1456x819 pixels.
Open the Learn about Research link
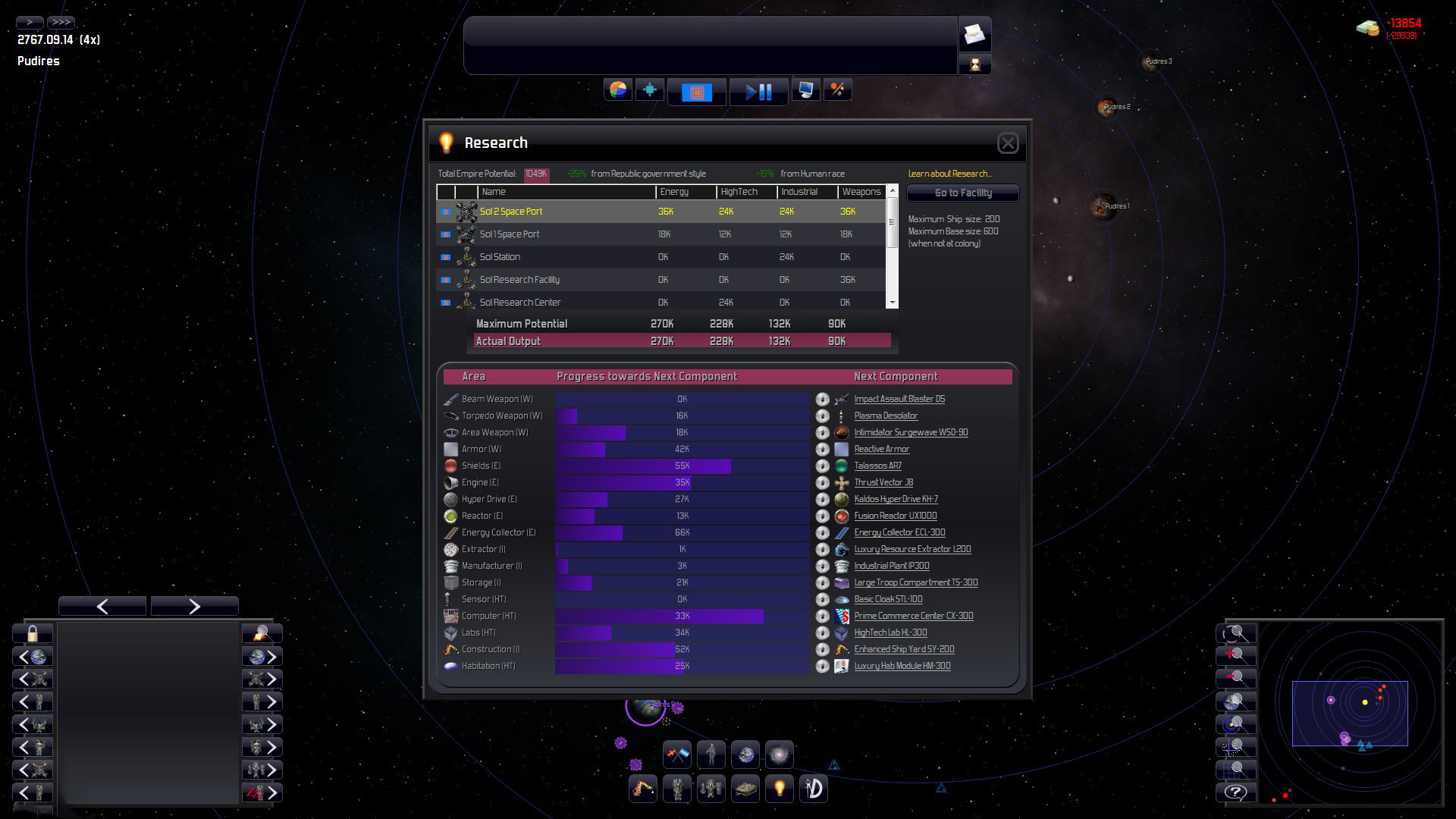949,174
